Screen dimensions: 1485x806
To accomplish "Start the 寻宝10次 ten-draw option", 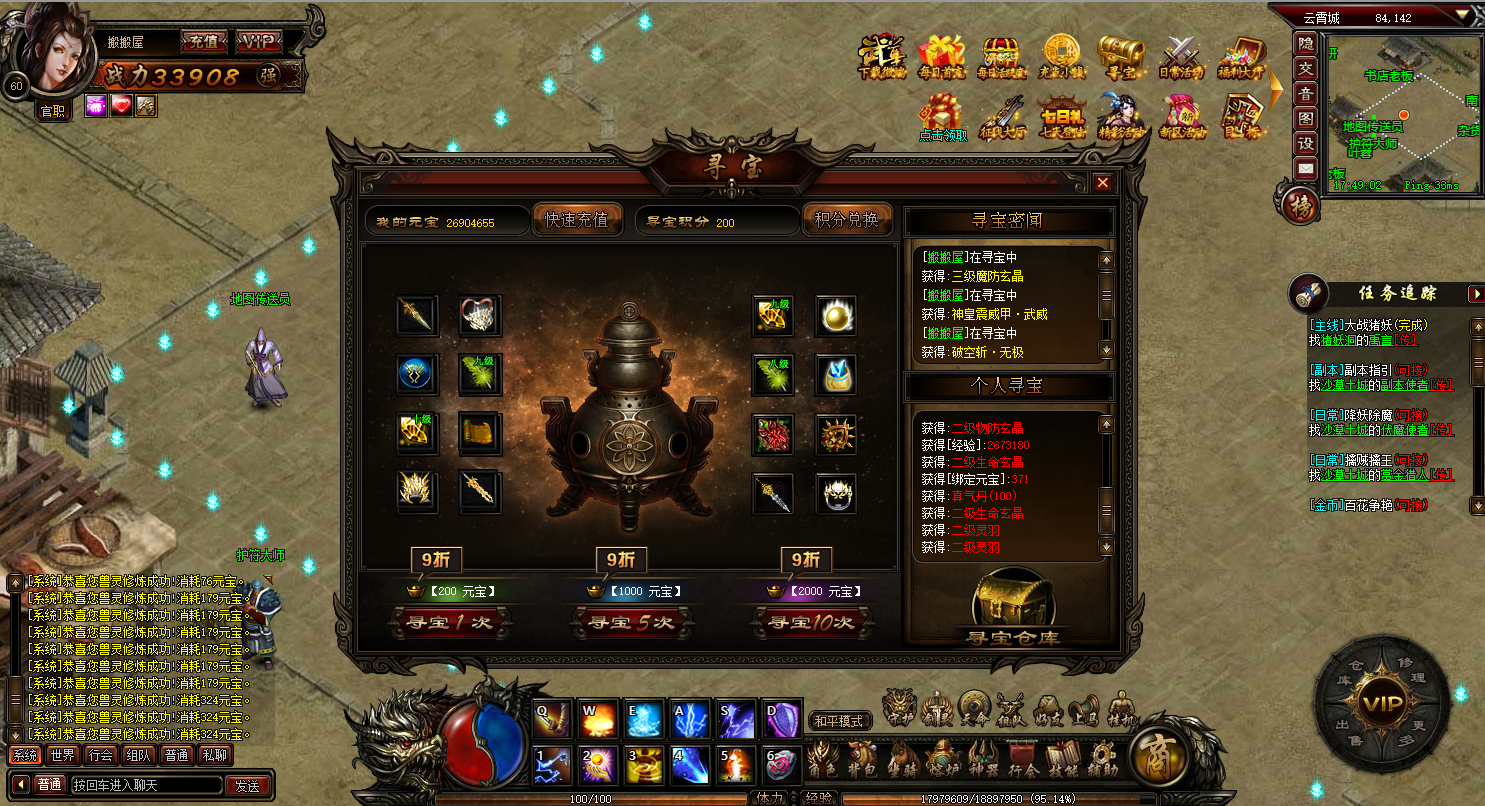I will [x=811, y=622].
